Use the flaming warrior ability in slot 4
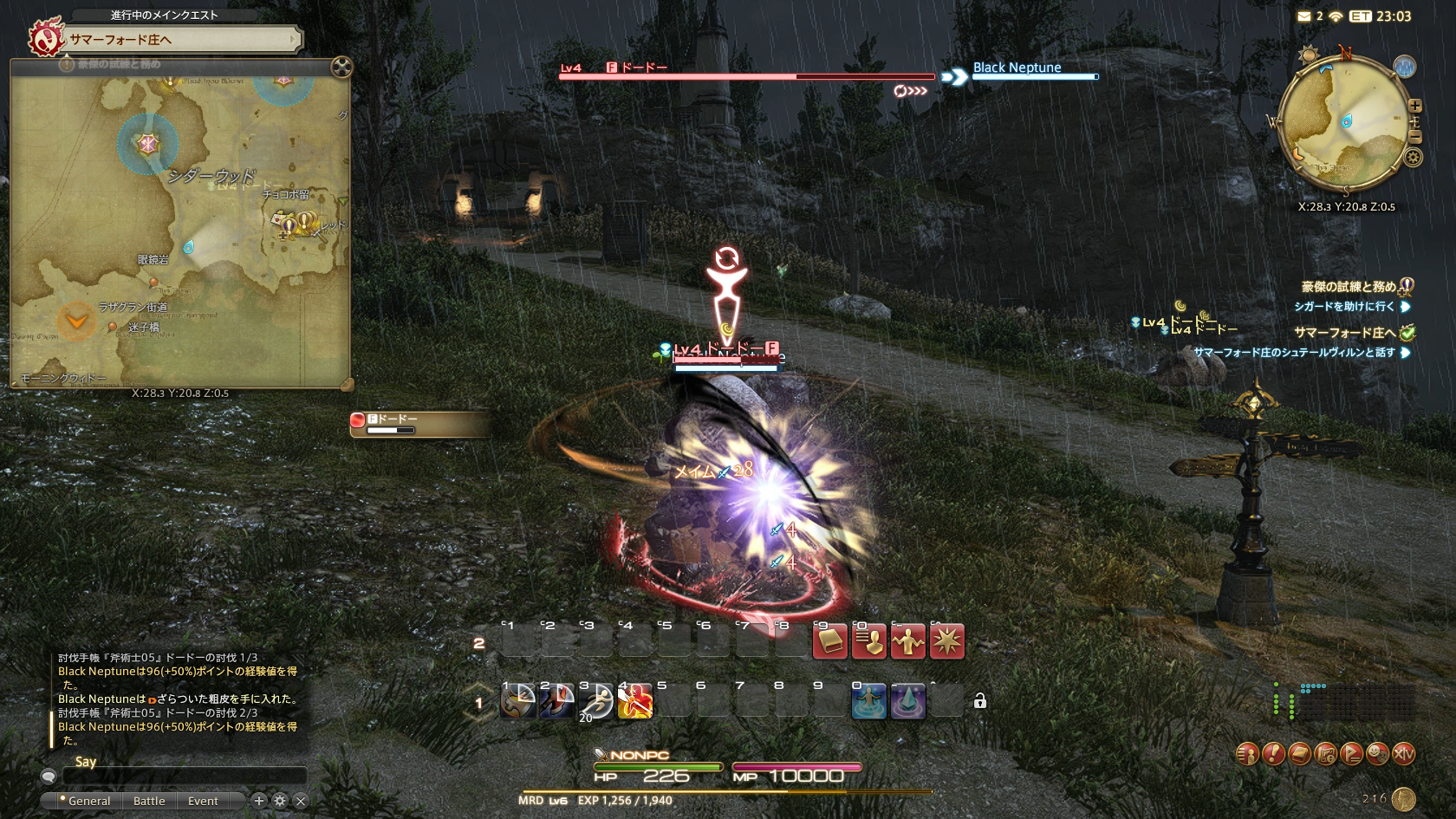The width and height of the screenshot is (1456, 819). (x=635, y=701)
